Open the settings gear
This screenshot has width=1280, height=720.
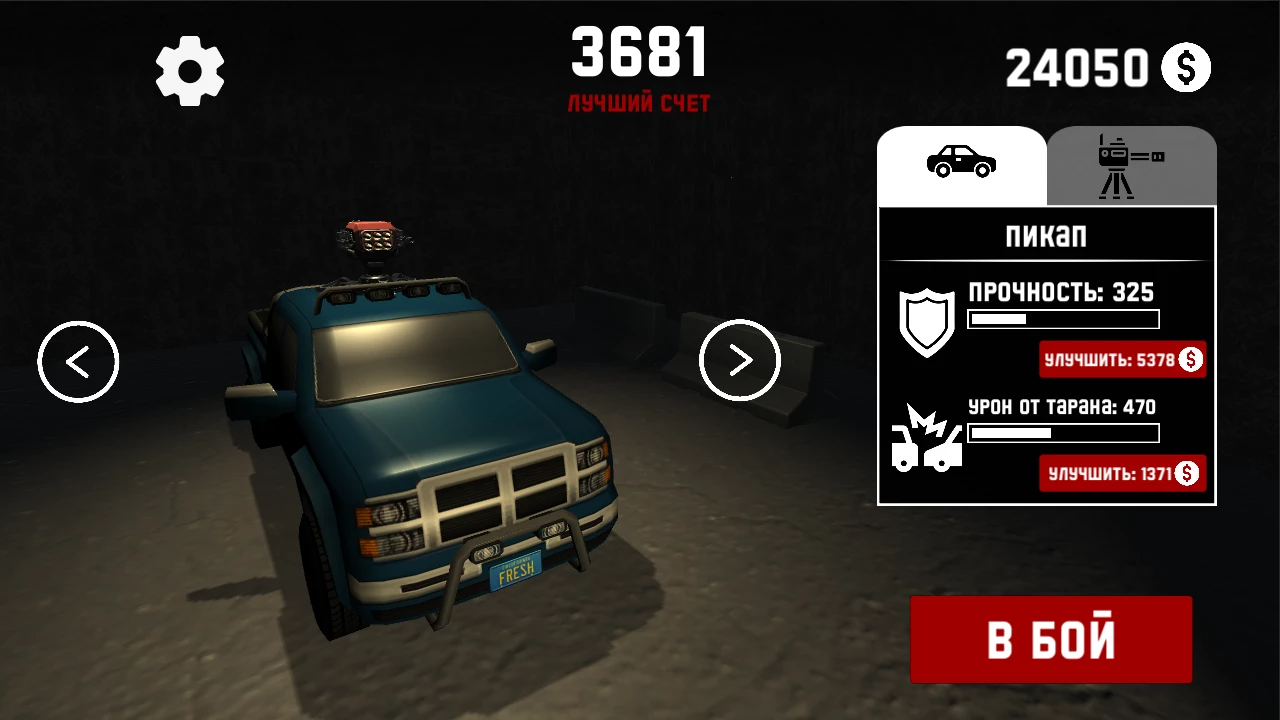(190, 68)
